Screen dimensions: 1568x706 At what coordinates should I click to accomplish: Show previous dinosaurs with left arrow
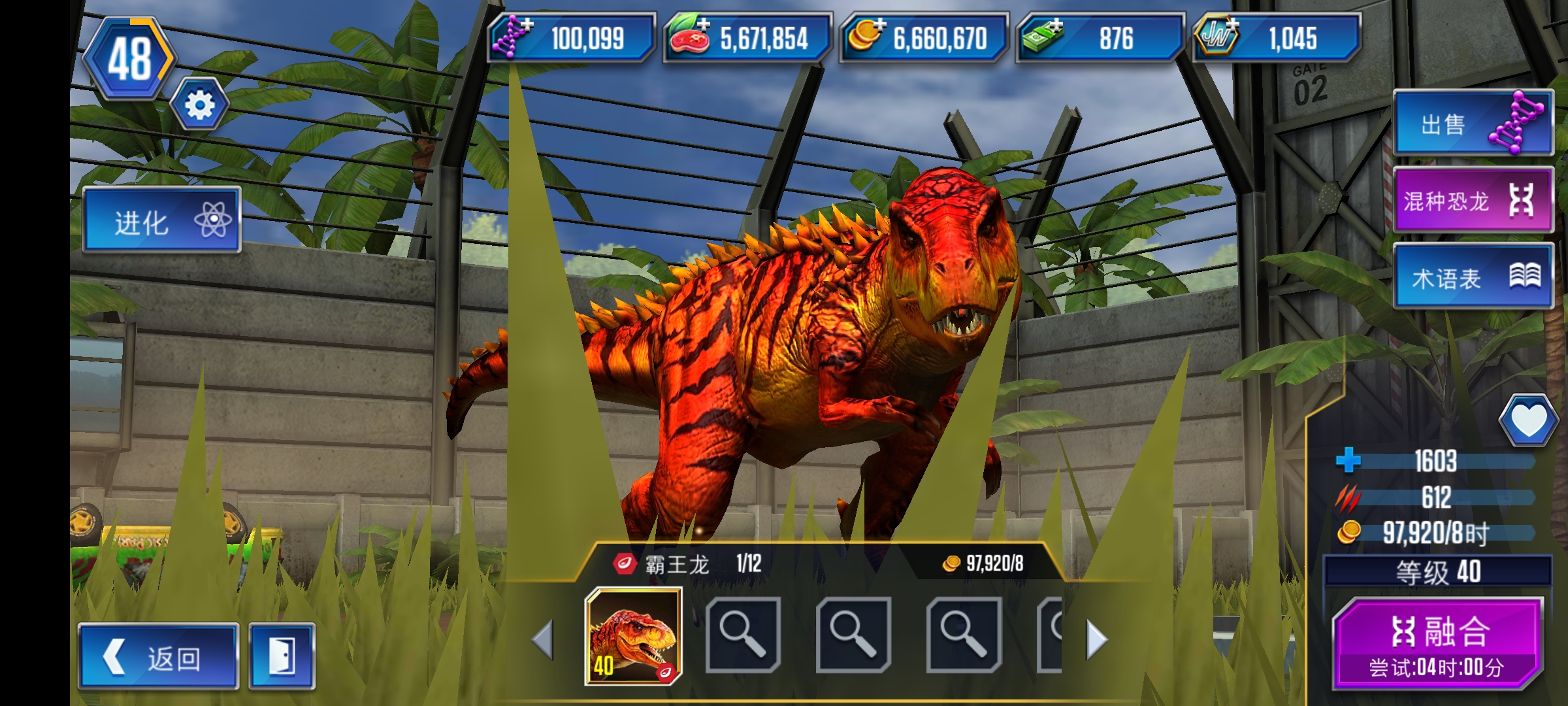tap(544, 639)
